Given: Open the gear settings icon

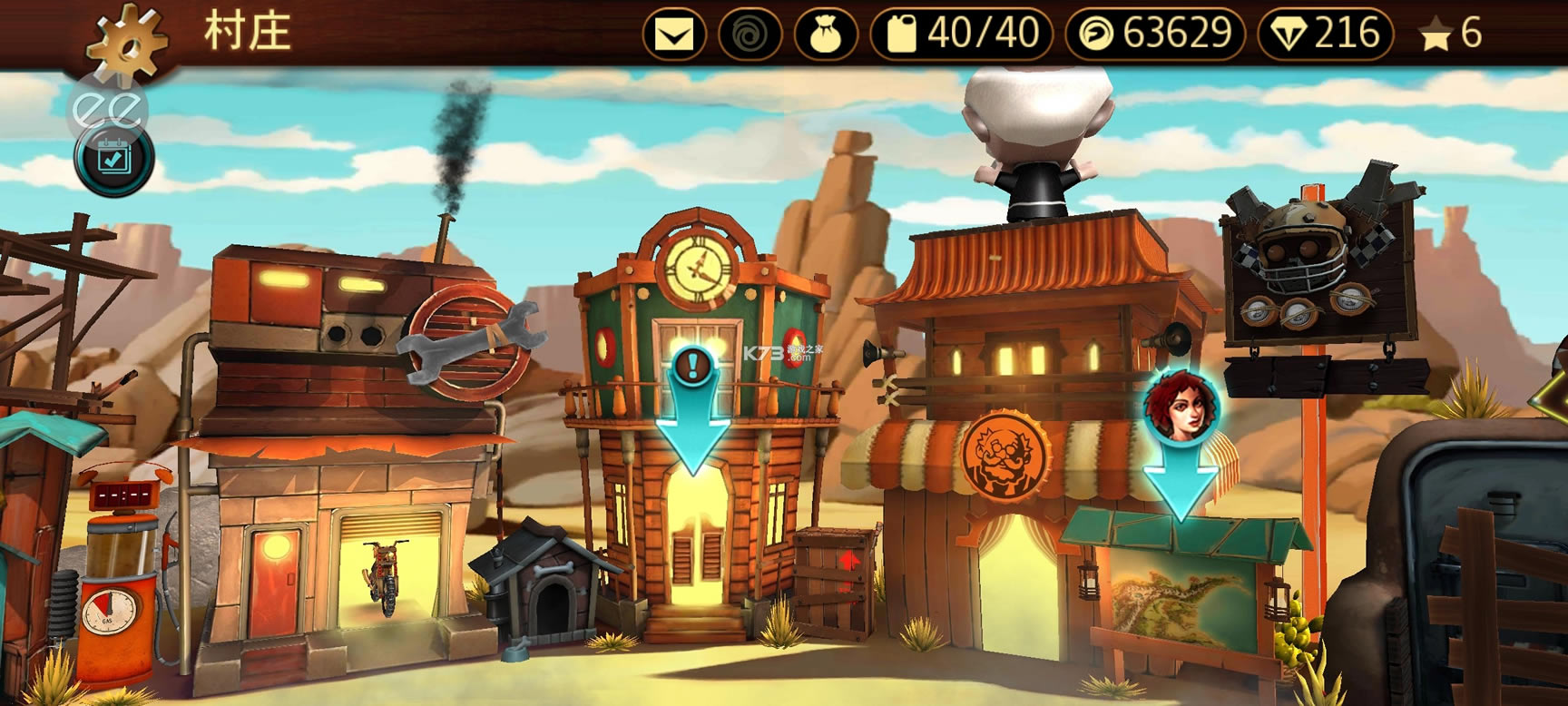Looking at the screenshot, I should tap(128, 40).
